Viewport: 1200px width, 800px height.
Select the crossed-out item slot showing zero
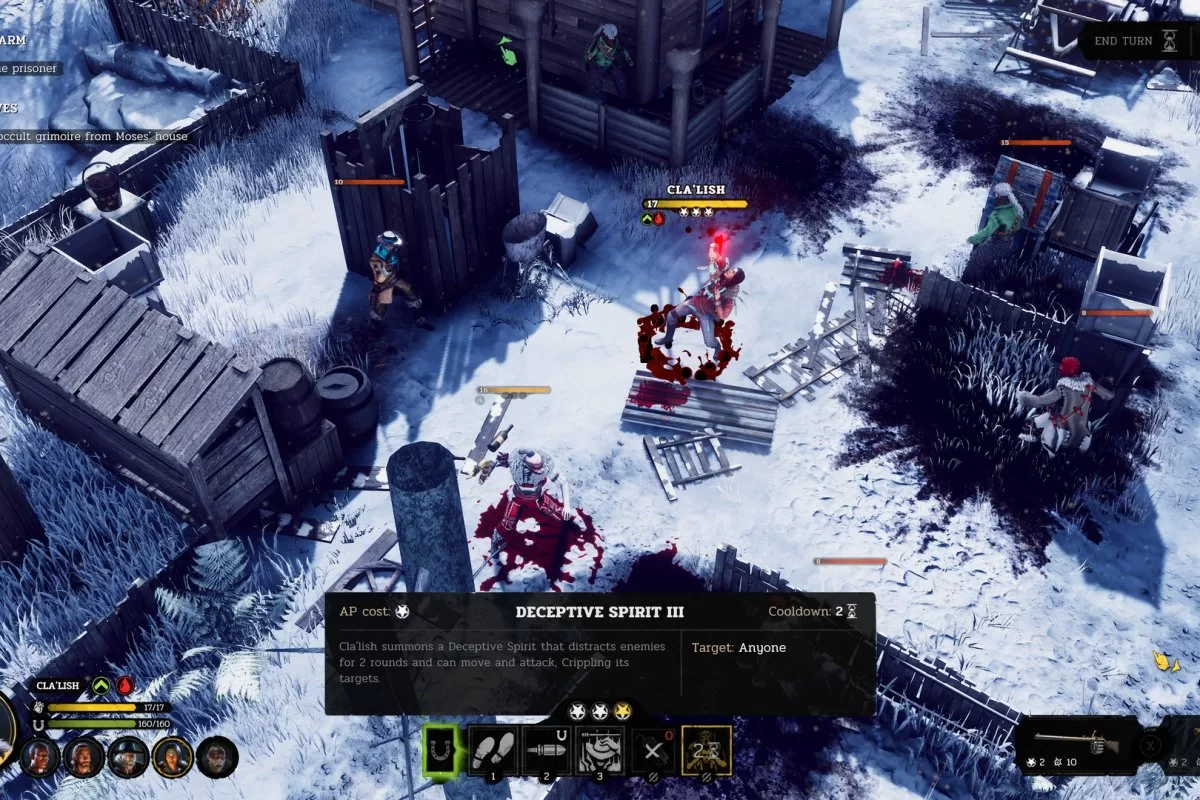pyautogui.click(x=655, y=749)
